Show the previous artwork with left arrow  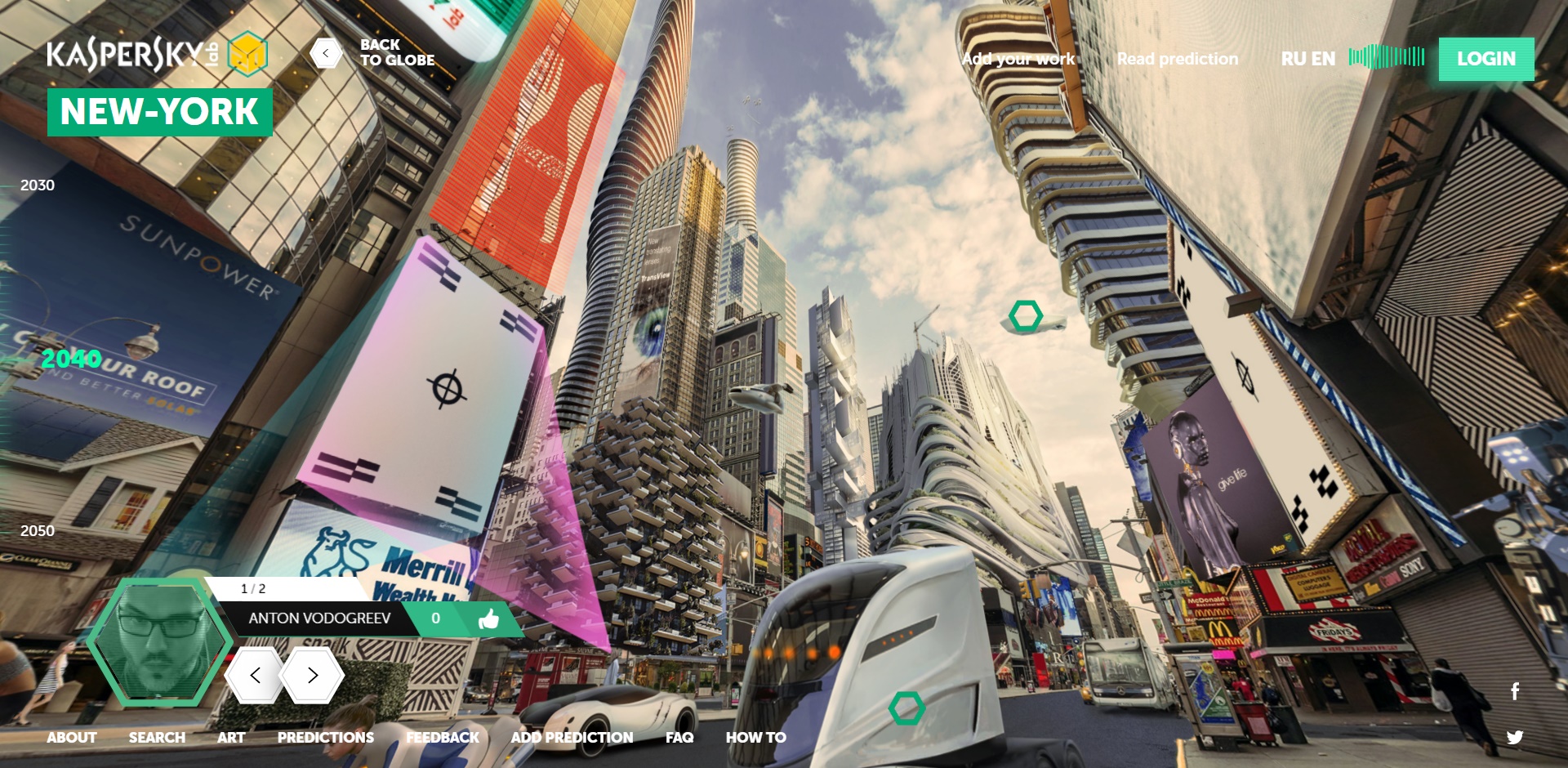tap(255, 675)
